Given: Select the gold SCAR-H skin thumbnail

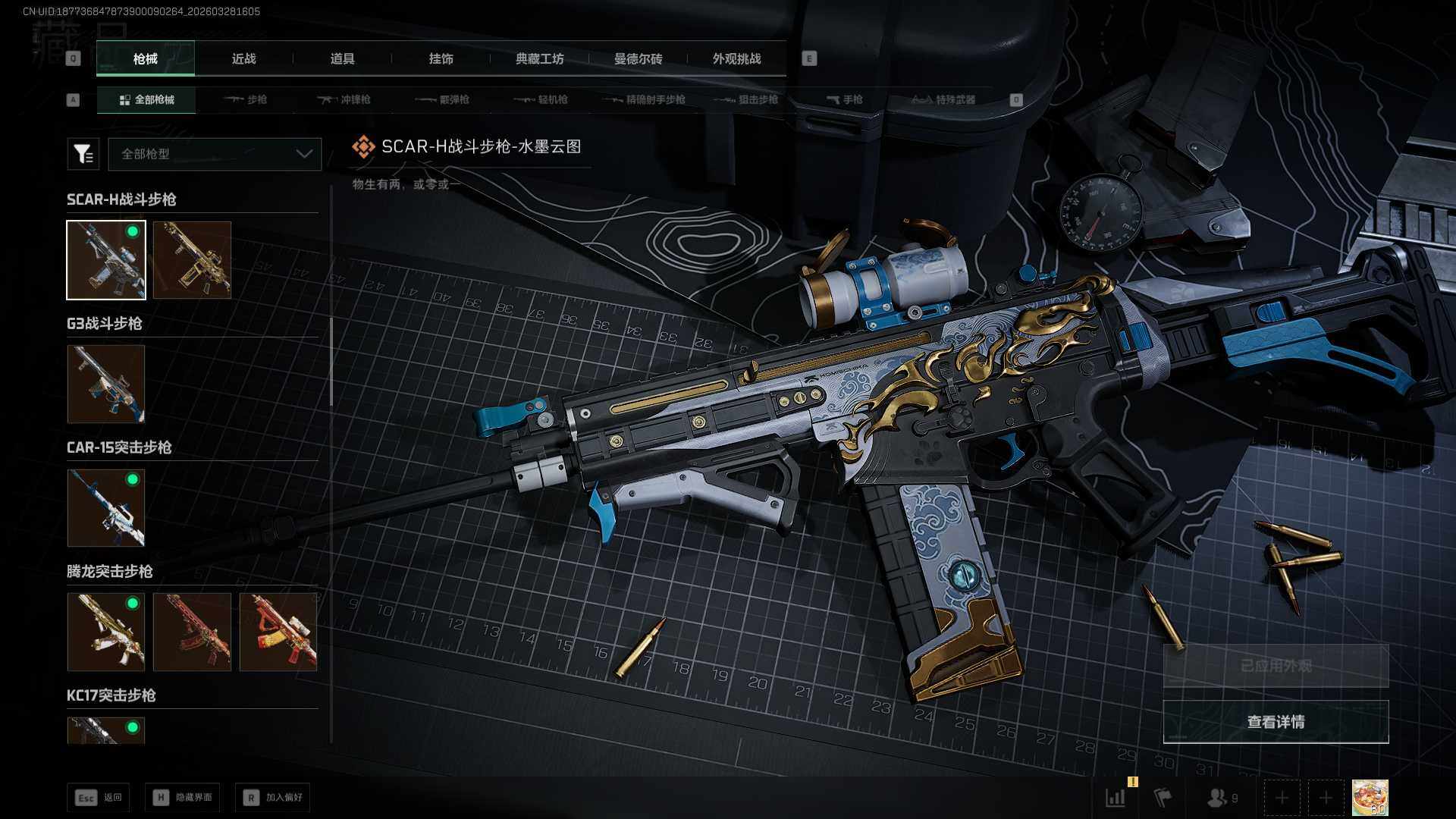Looking at the screenshot, I should click(x=192, y=260).
